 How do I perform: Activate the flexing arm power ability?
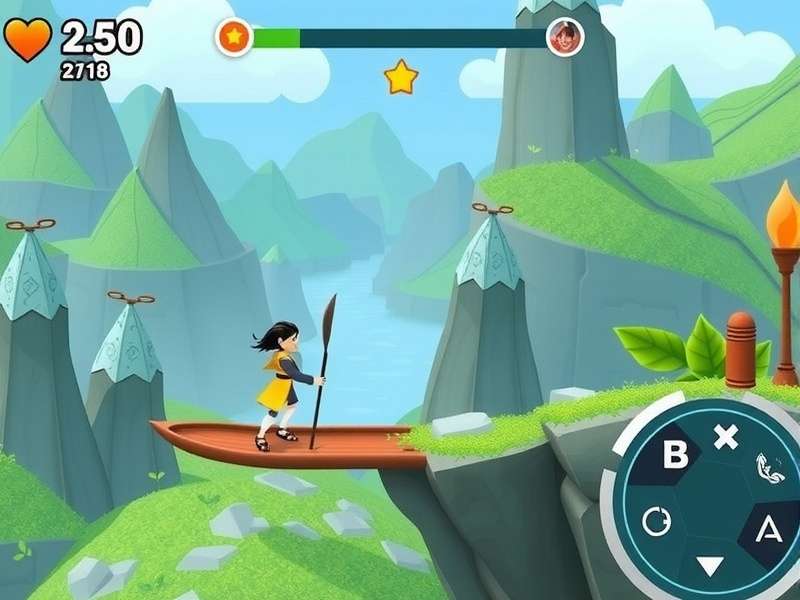765,469
